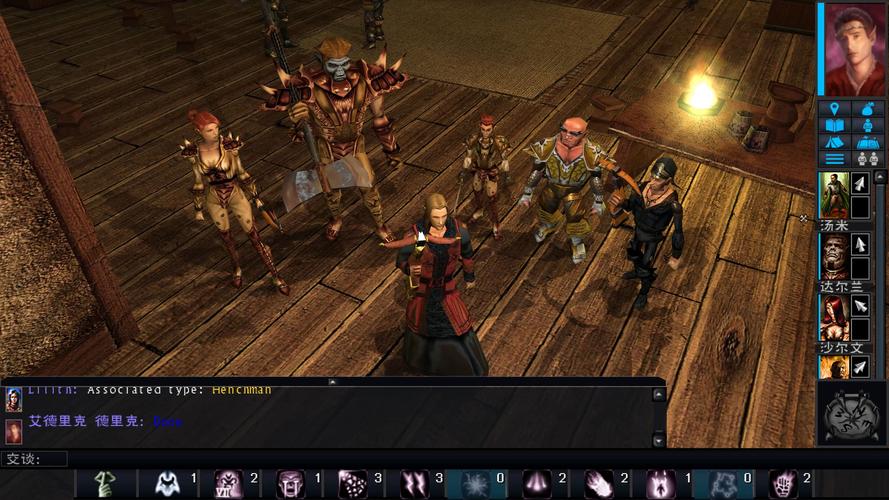The image size is (889, 500).
Task: Click the cracked shield combat mode button
Action: (x=852, y=412)
